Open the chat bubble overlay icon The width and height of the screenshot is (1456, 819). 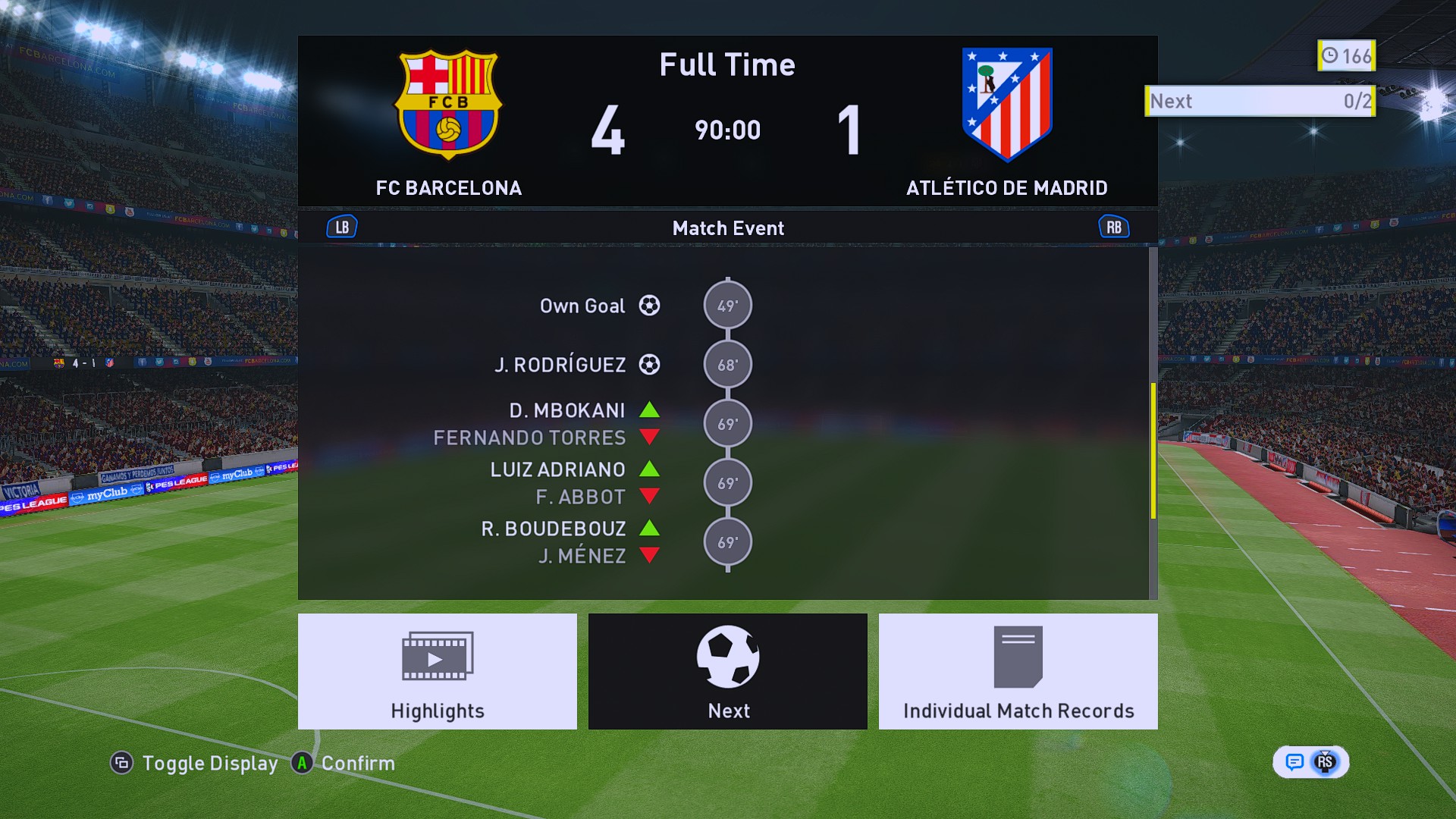[1294, 762]
